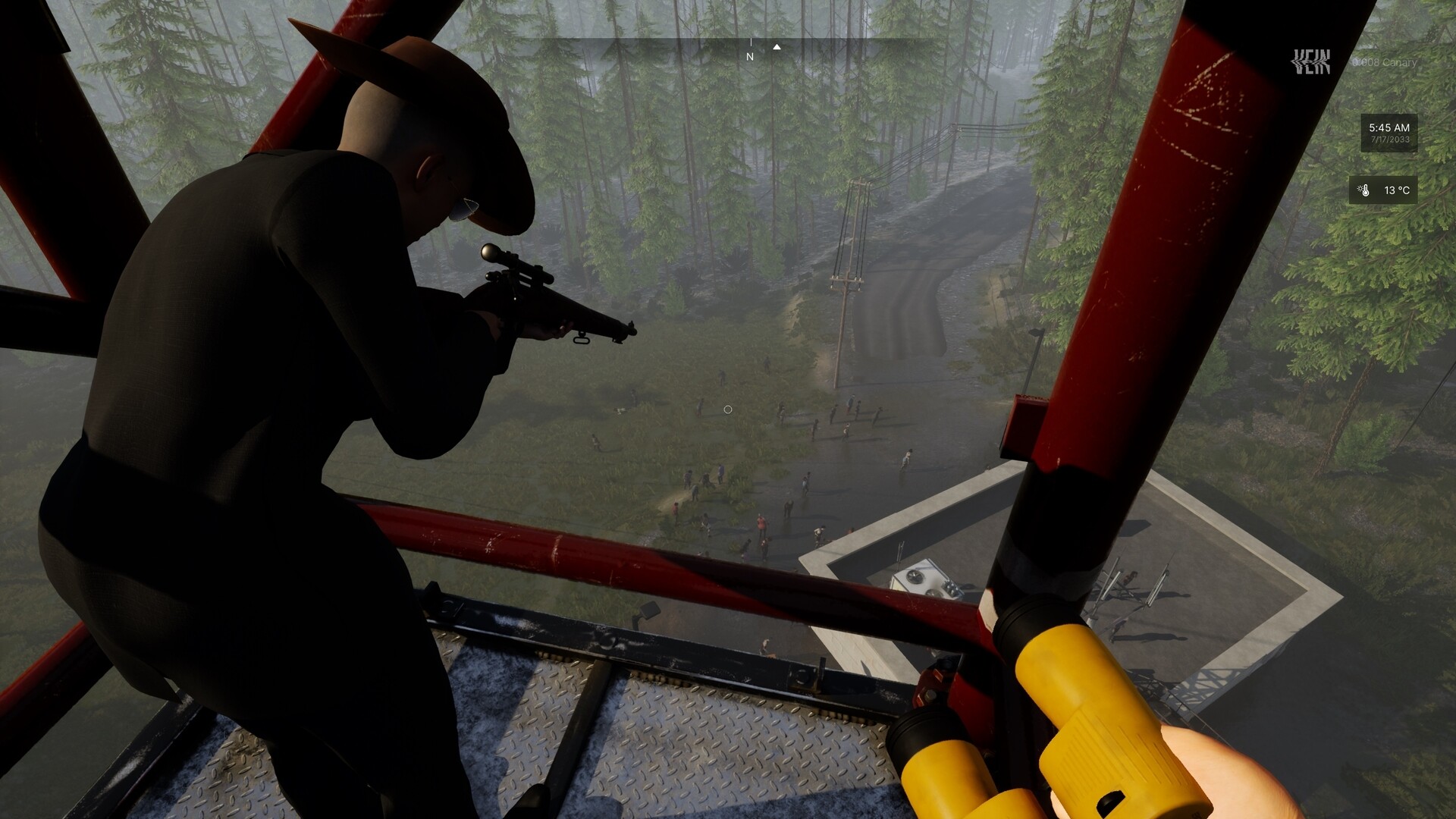This screenshot has height=819, width=1456.
Task: Click the 5:45 AM time display
Action: pyautogui.click(x=1390, y=127)
